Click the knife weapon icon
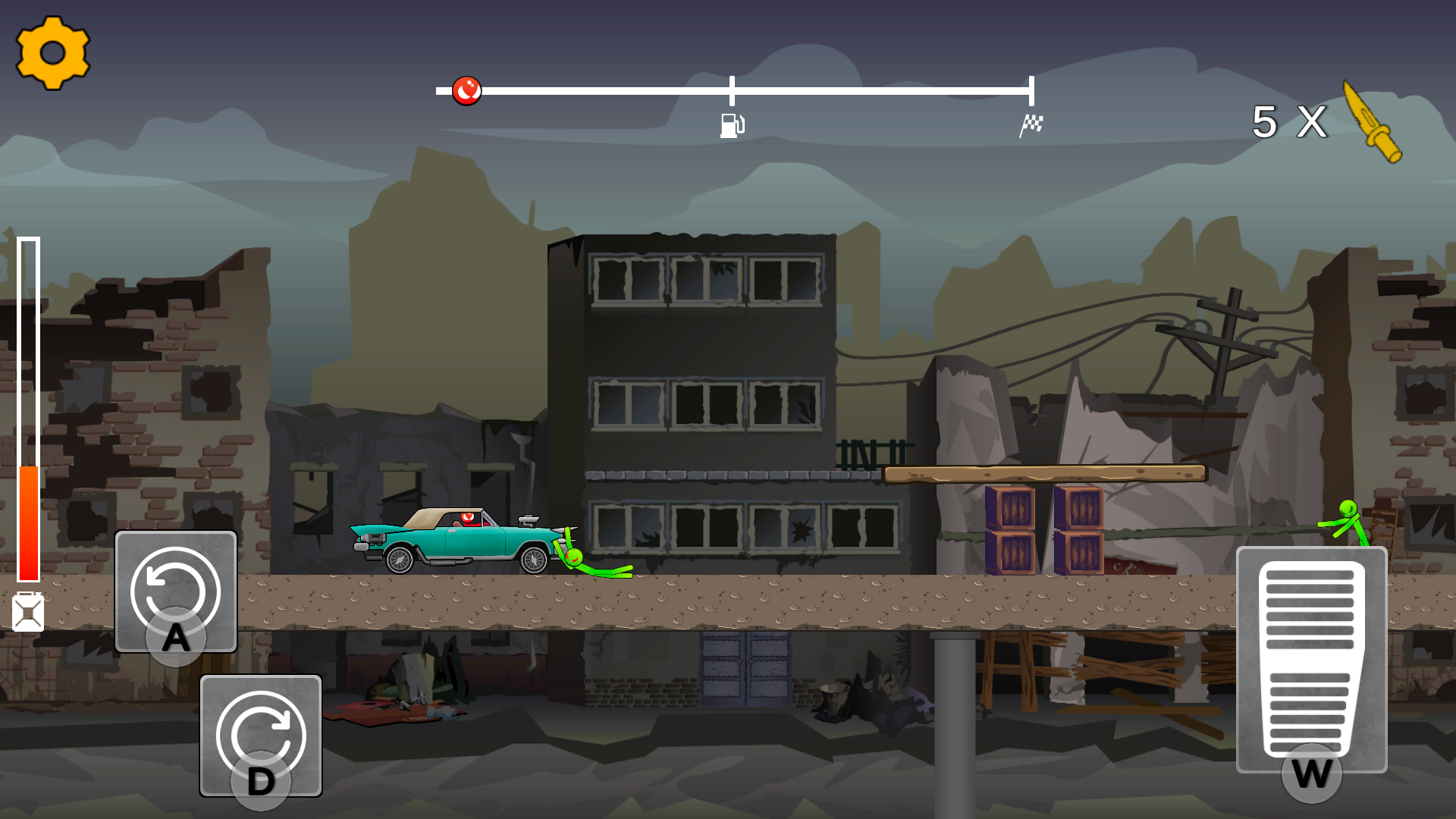 [1373, 121]
